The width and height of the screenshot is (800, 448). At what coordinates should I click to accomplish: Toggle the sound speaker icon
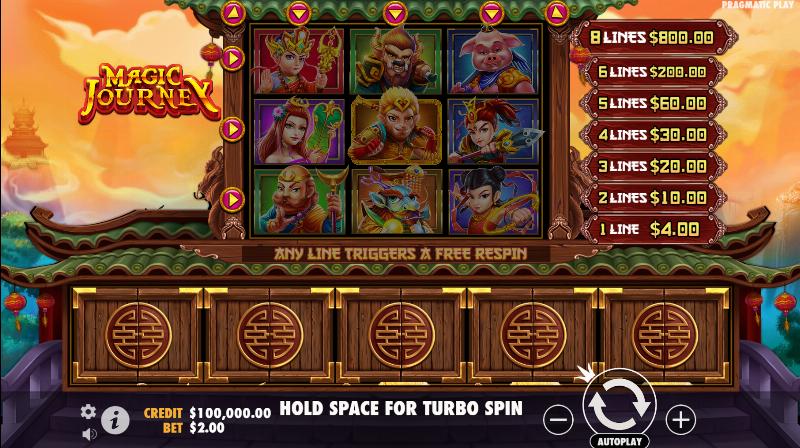pyautogui.click(x=89, y=434)
